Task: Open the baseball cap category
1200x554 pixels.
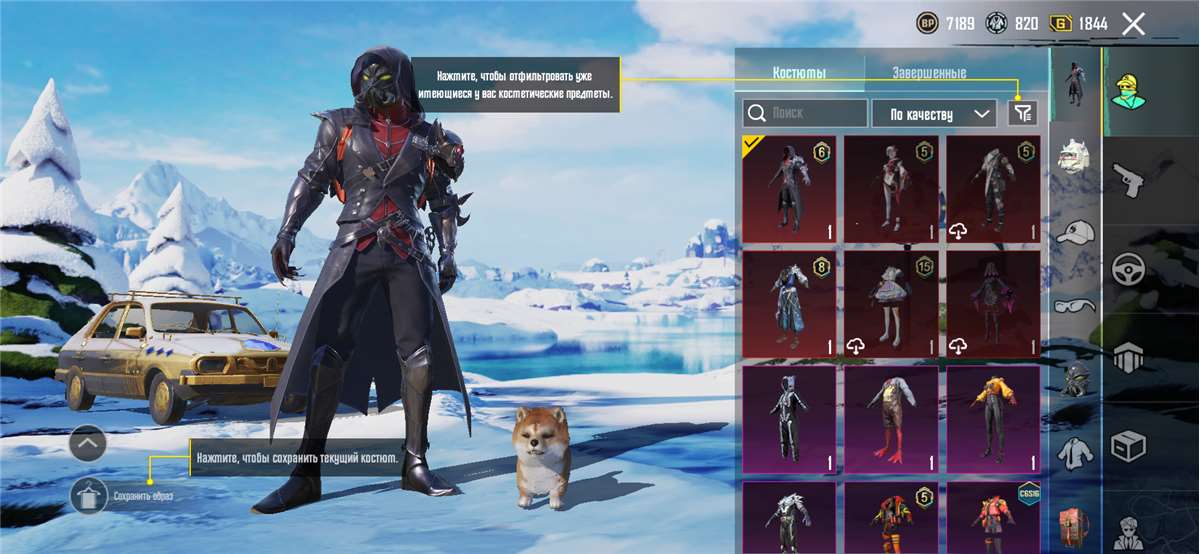Action: pyautogui.click(x=1074, y=231)
